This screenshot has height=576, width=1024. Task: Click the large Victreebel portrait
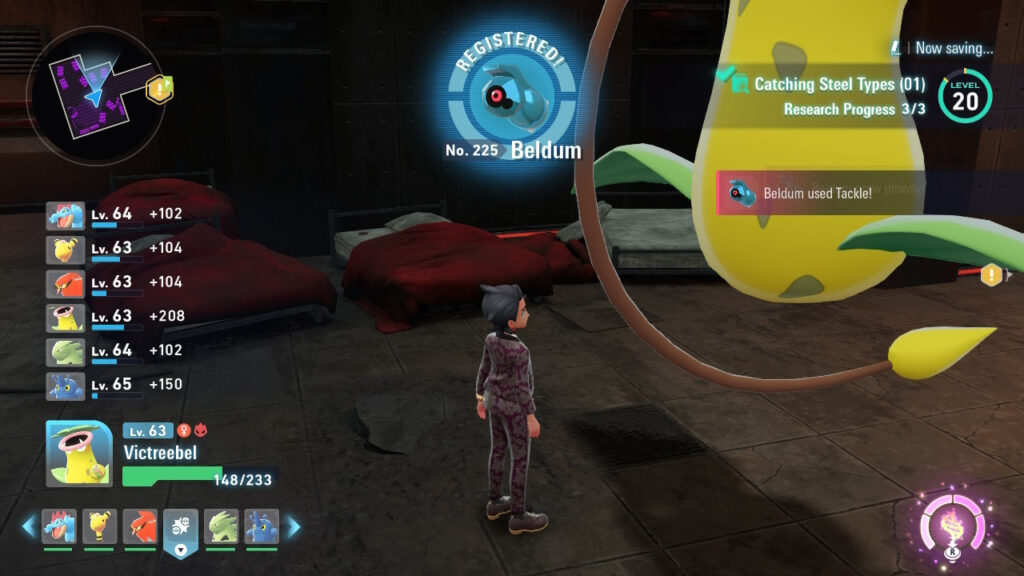pyautogui.click(x=79, y=453)
